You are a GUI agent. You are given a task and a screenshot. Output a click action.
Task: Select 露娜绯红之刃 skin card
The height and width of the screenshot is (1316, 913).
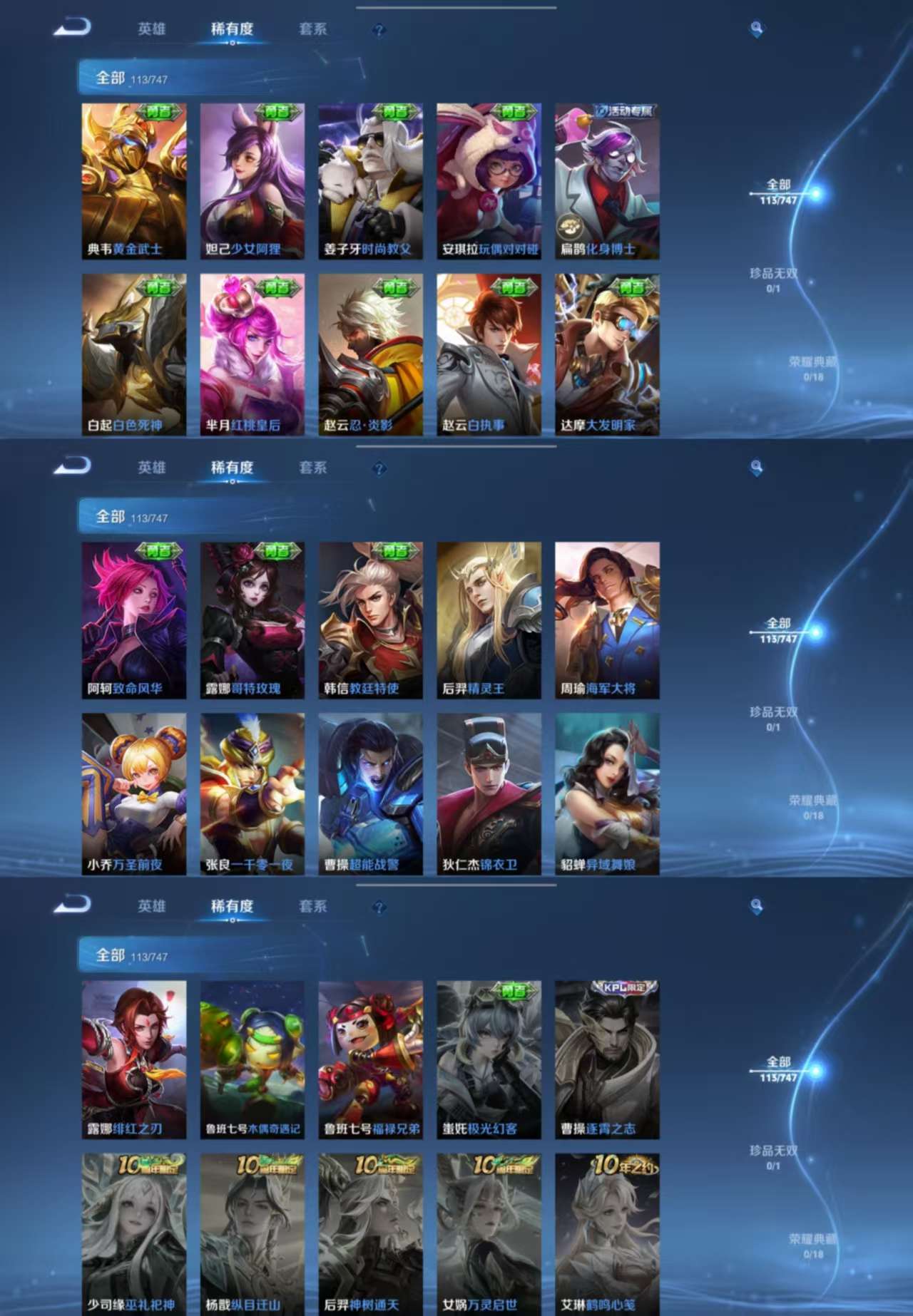coord(133,1059)
